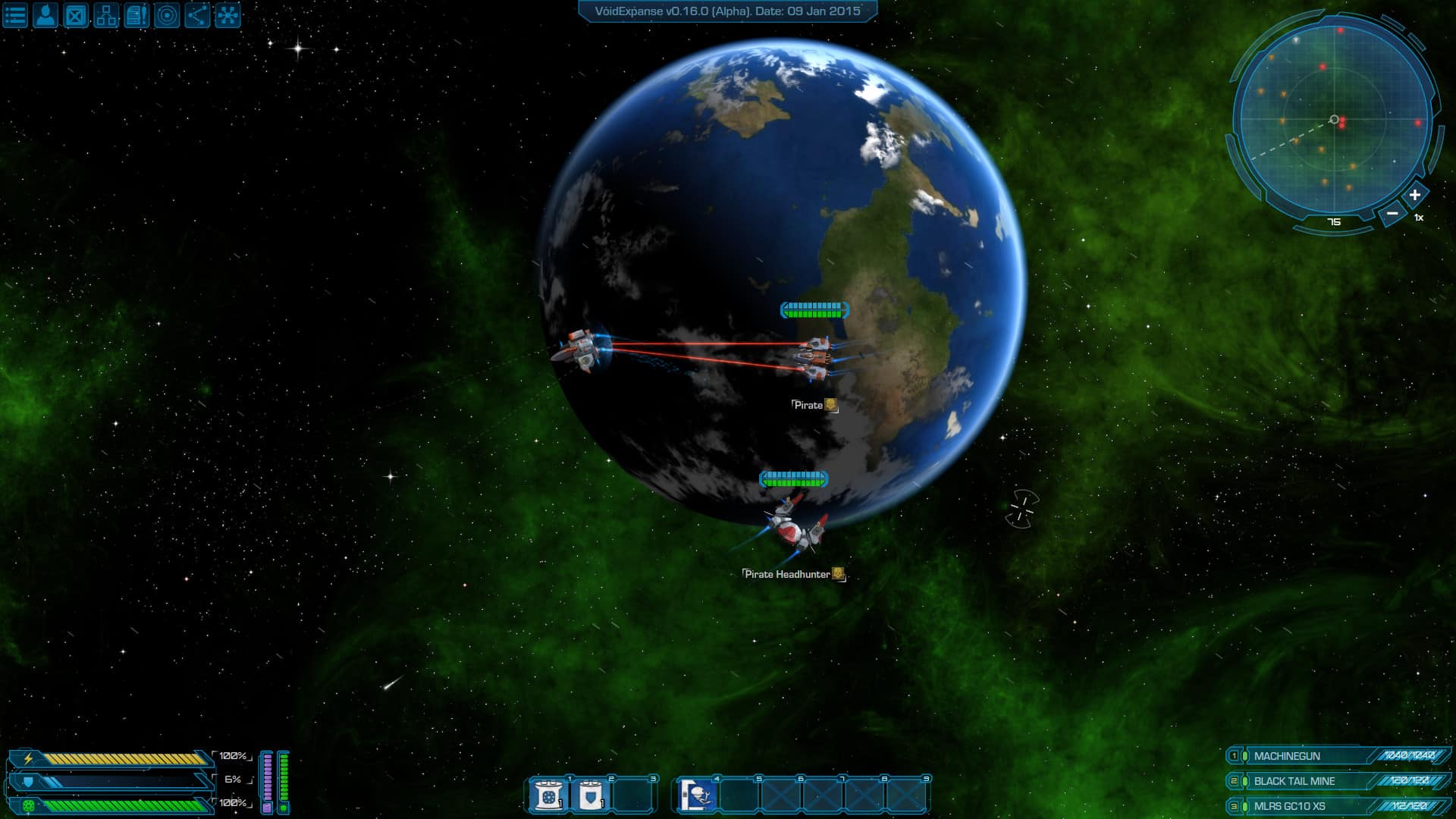Open the node network galaxy map icon
This screenshot has height=819, width=1456.
pyautogui.click(x=227, y=15)
